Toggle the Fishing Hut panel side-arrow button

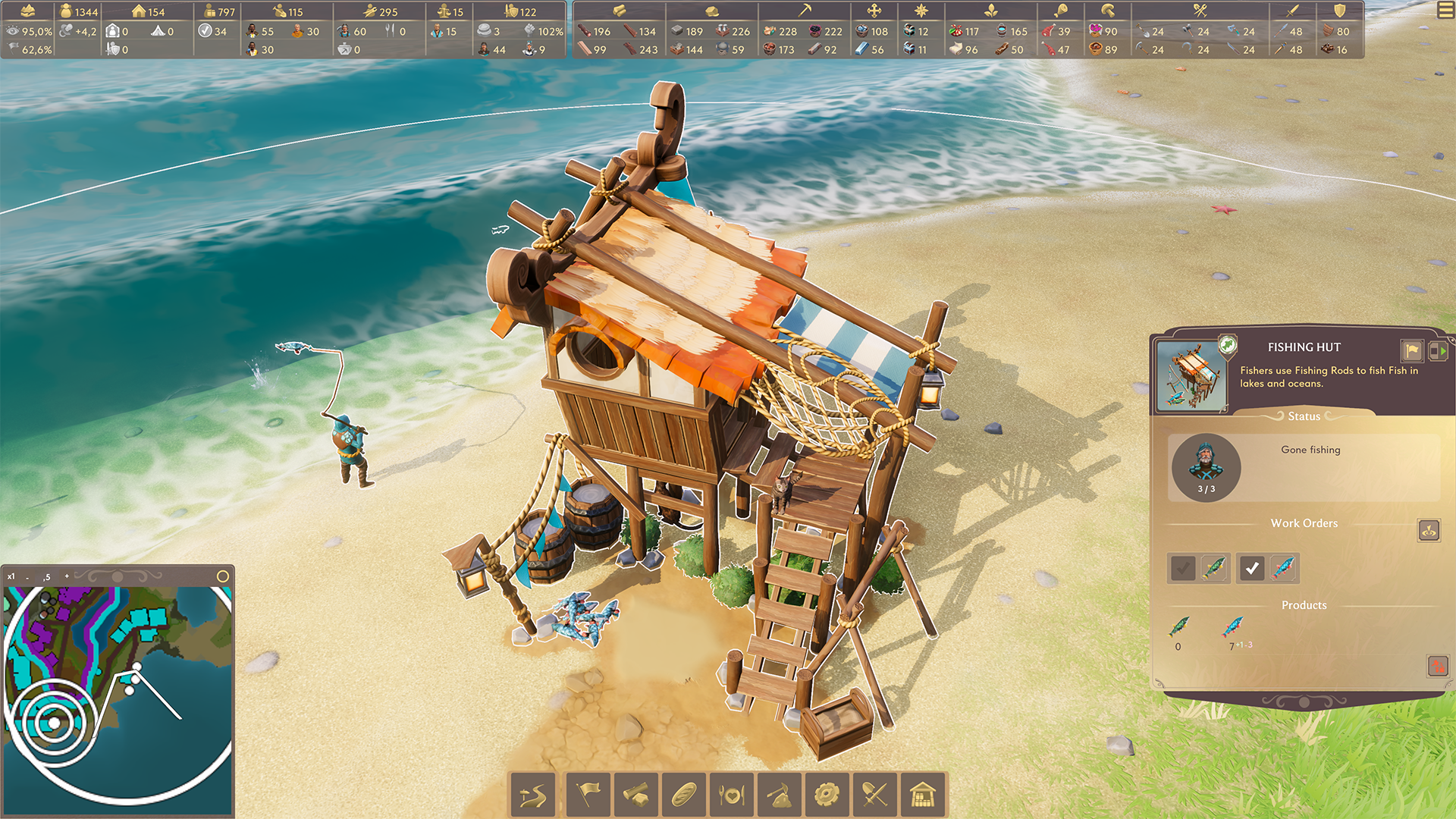(x=1438, y=350)
